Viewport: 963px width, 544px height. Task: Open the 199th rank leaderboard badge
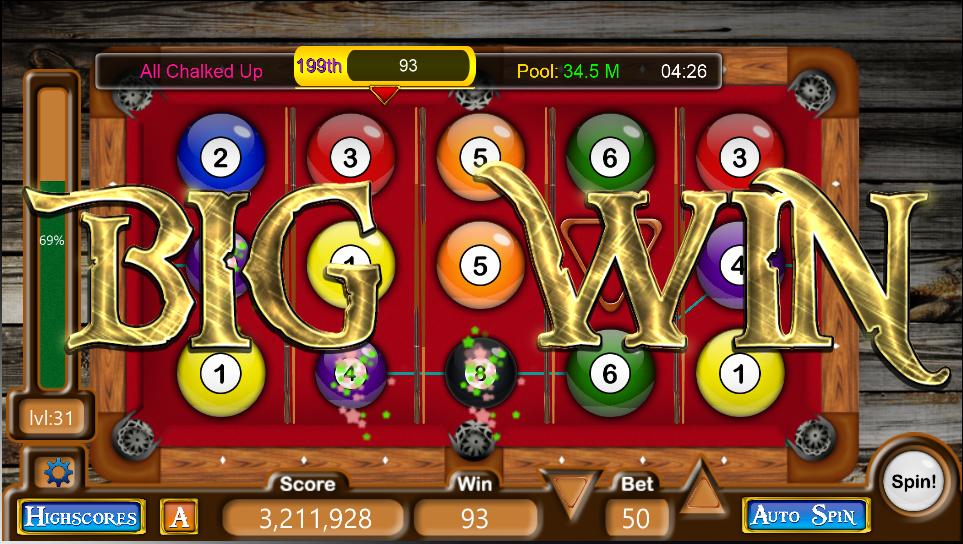(319, 67)
